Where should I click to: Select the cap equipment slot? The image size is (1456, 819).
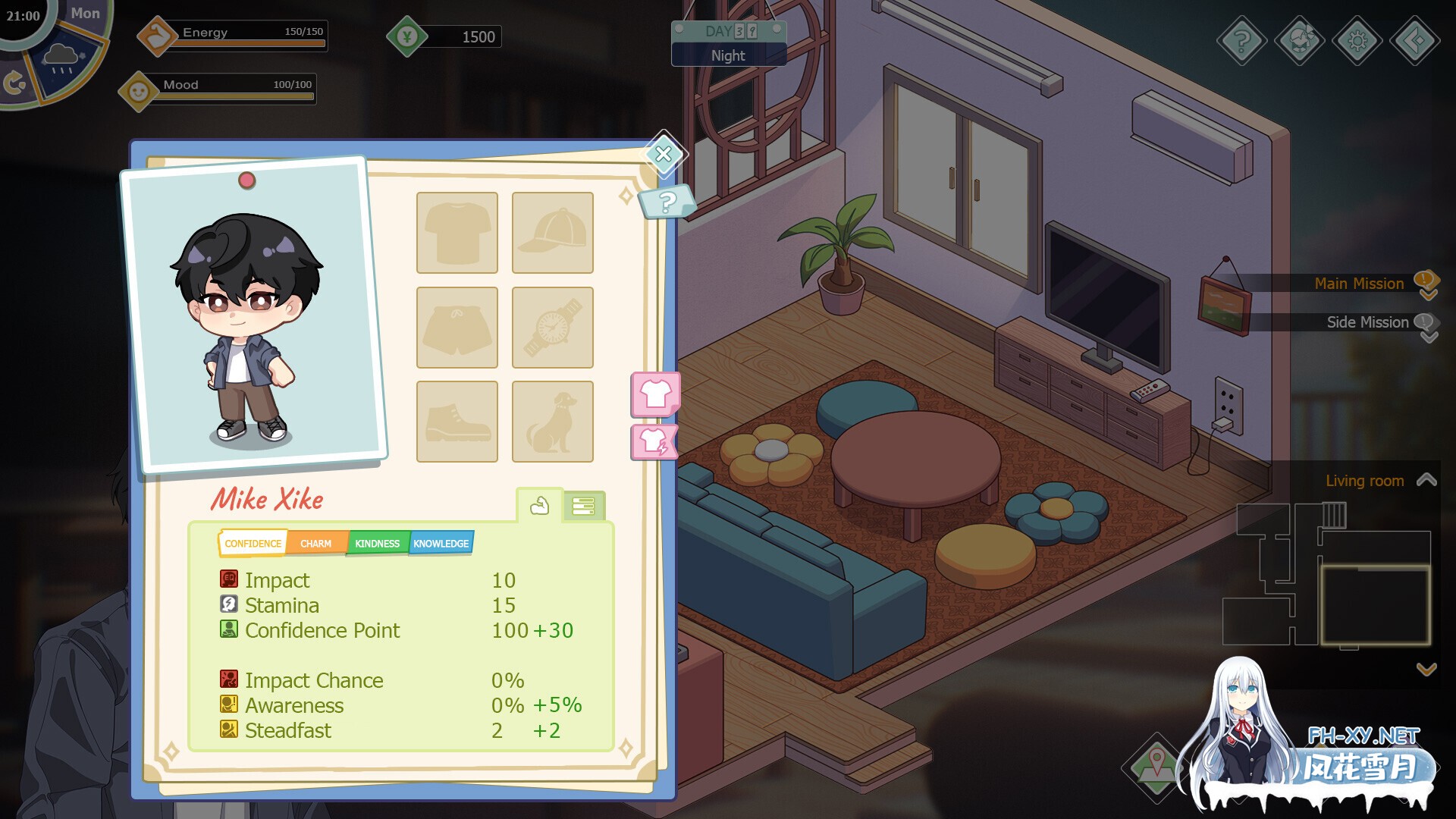click(552, 232)
